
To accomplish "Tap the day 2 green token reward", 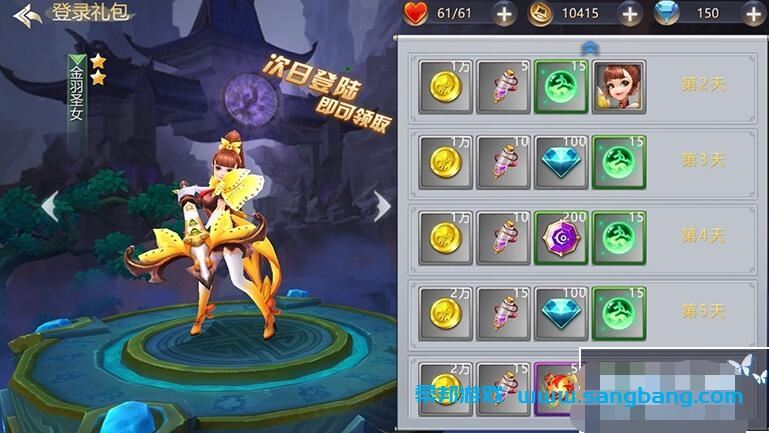I will pyautogui.click(x=561, y=86).
